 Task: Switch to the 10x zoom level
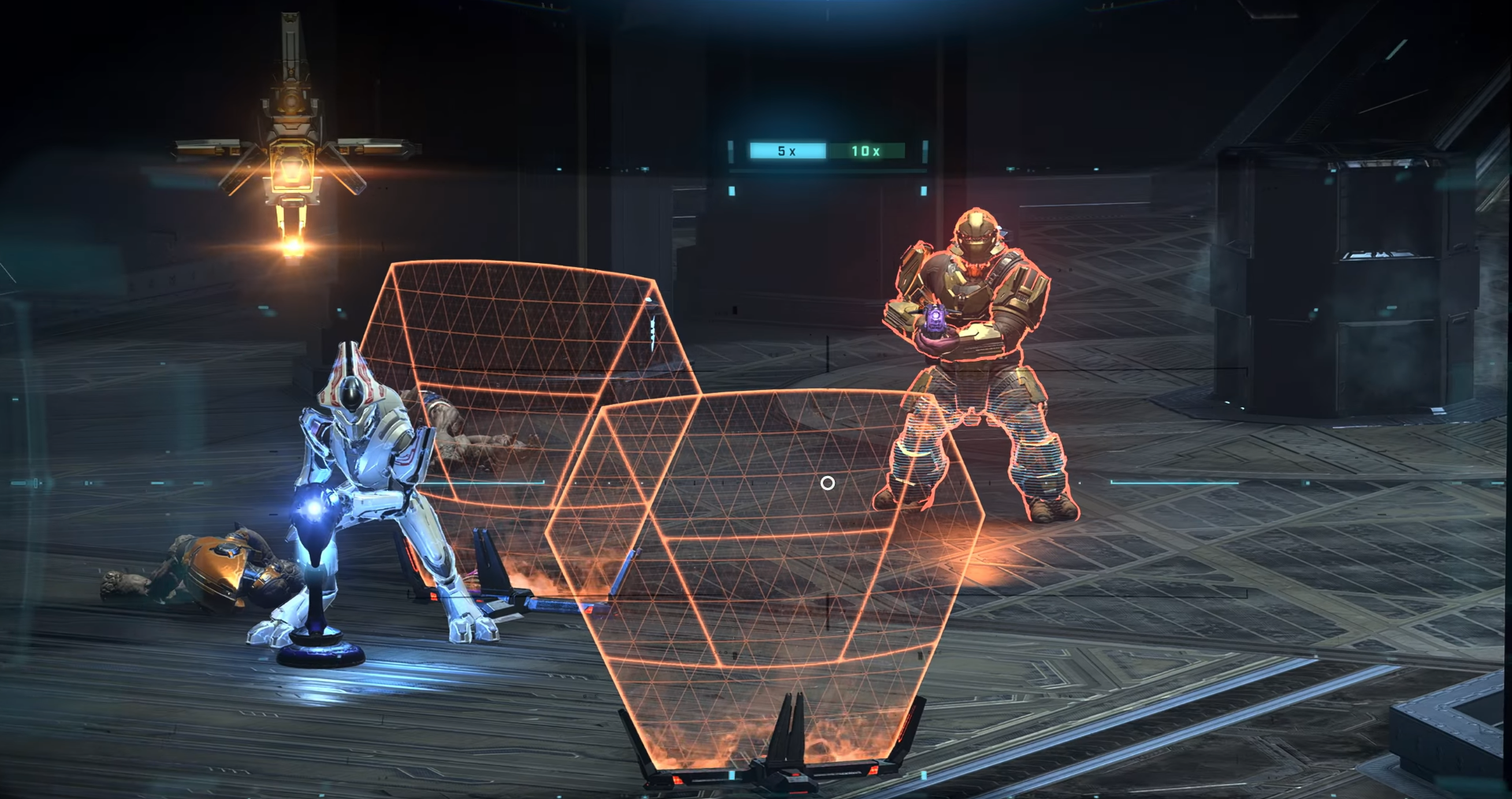866,151
